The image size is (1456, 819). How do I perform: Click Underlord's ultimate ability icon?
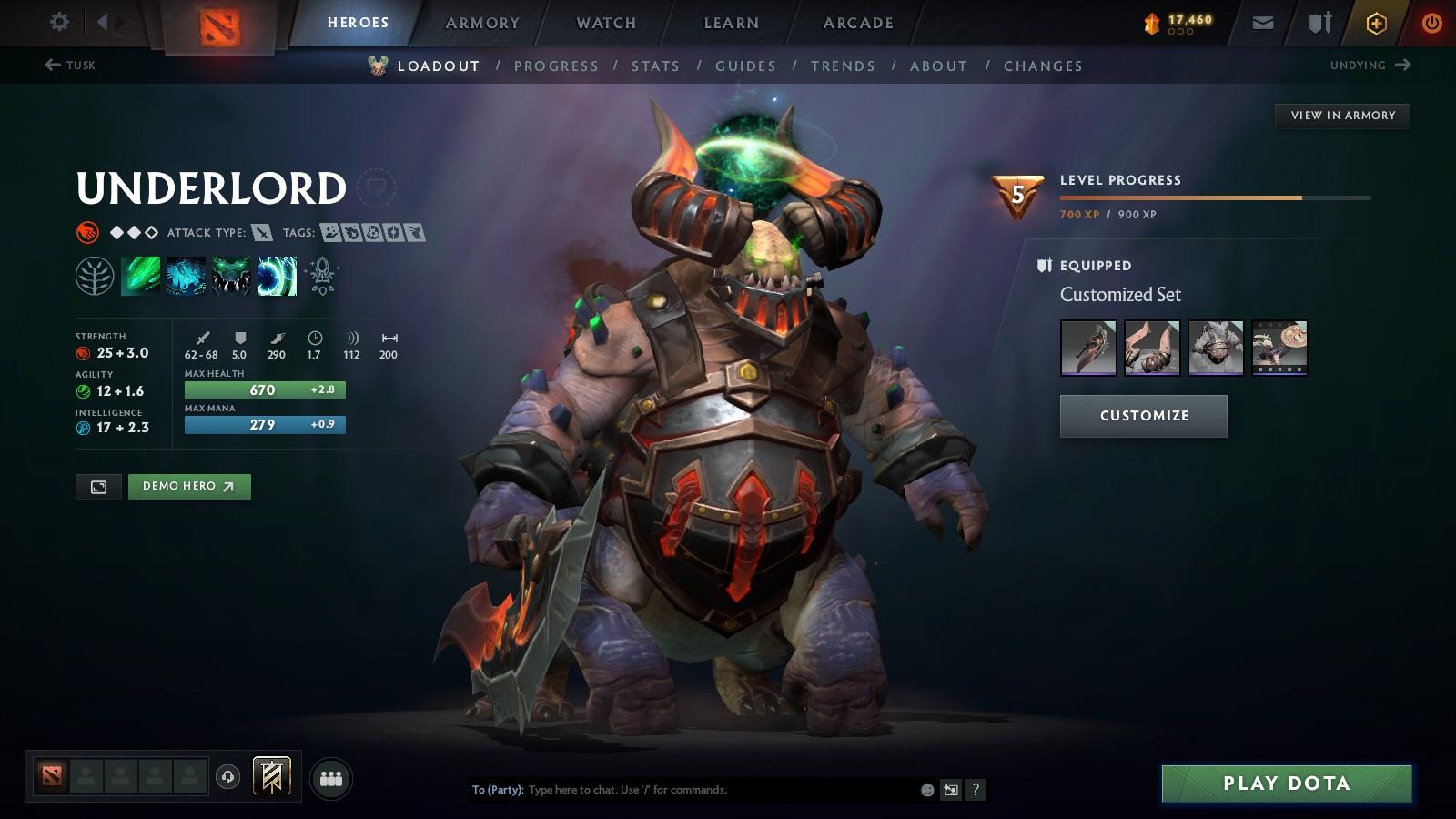tap(278, 275)
